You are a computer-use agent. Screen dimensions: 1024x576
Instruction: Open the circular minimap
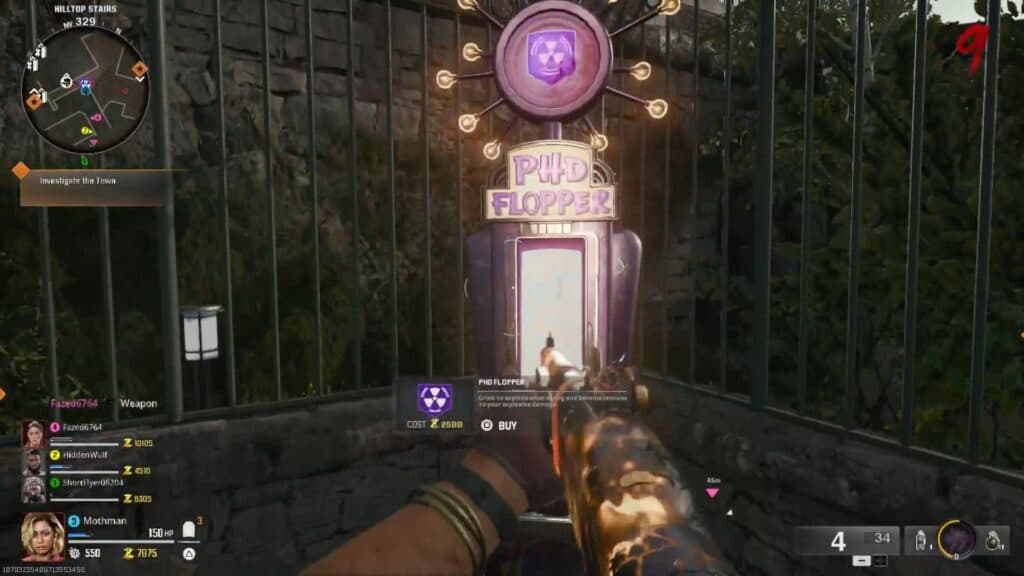point(85,89)
